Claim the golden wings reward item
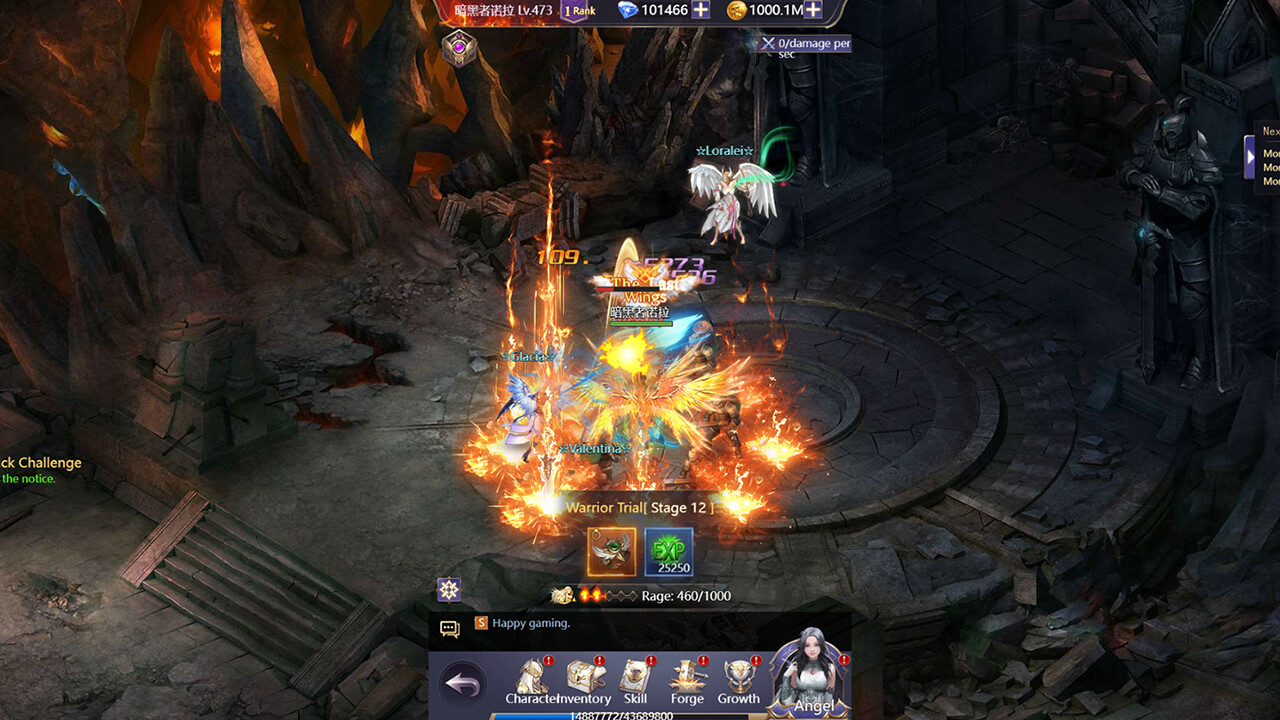 pos(612,551)
